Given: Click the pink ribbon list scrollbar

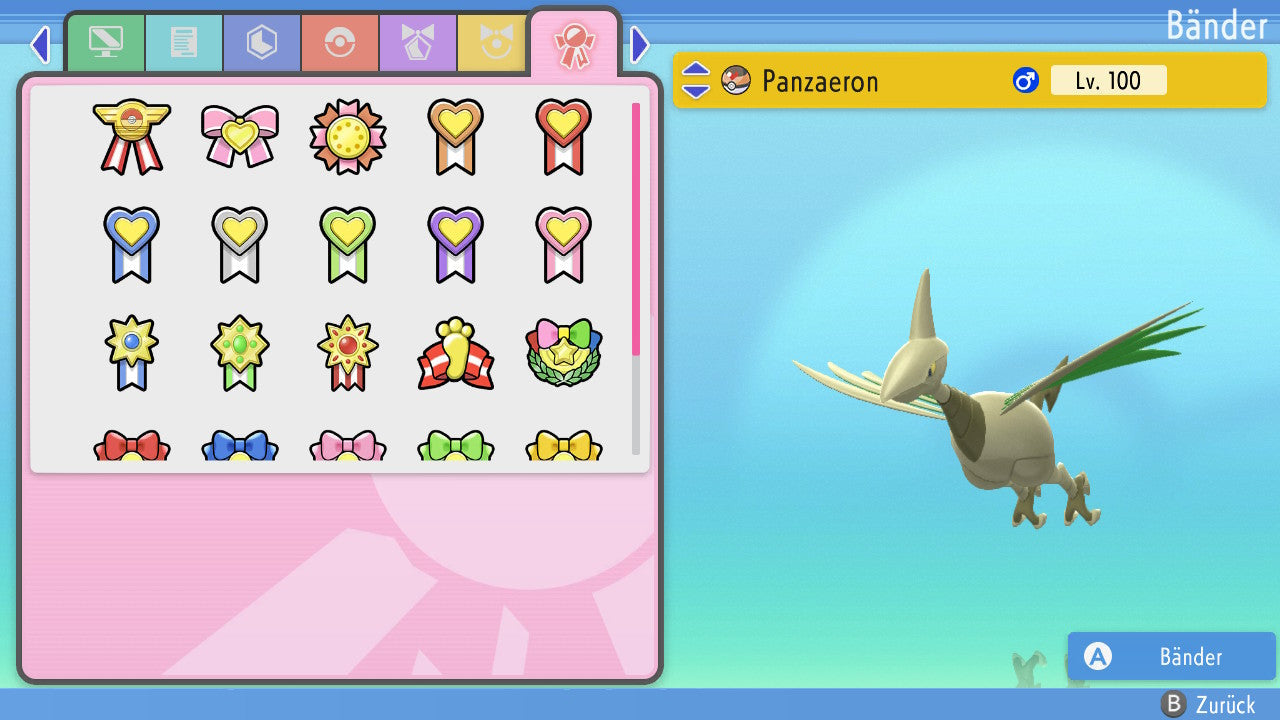Looking at the screenshot, I should click(636, 228).
